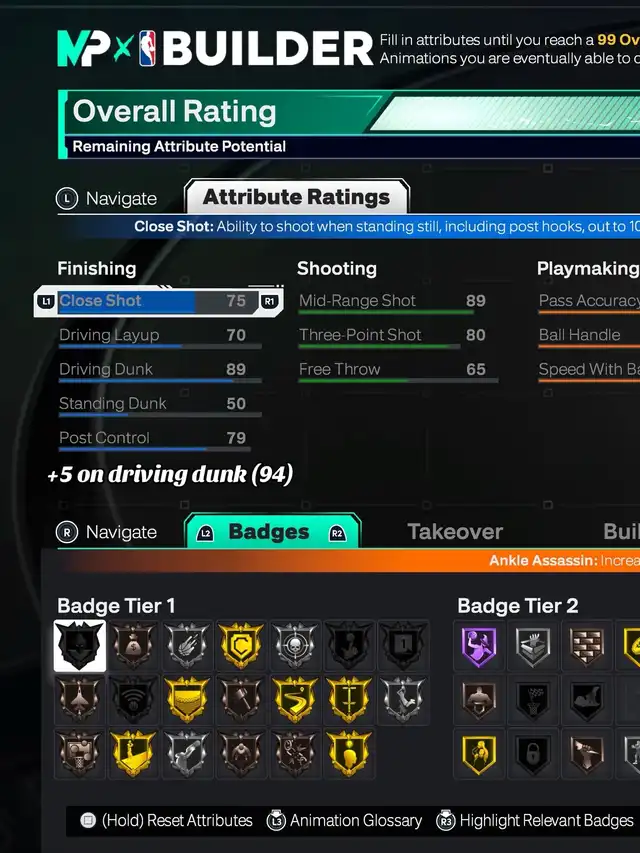
Task: Switch to the Takeover tab
Action: pyautogui.click(x=455, y=532)
